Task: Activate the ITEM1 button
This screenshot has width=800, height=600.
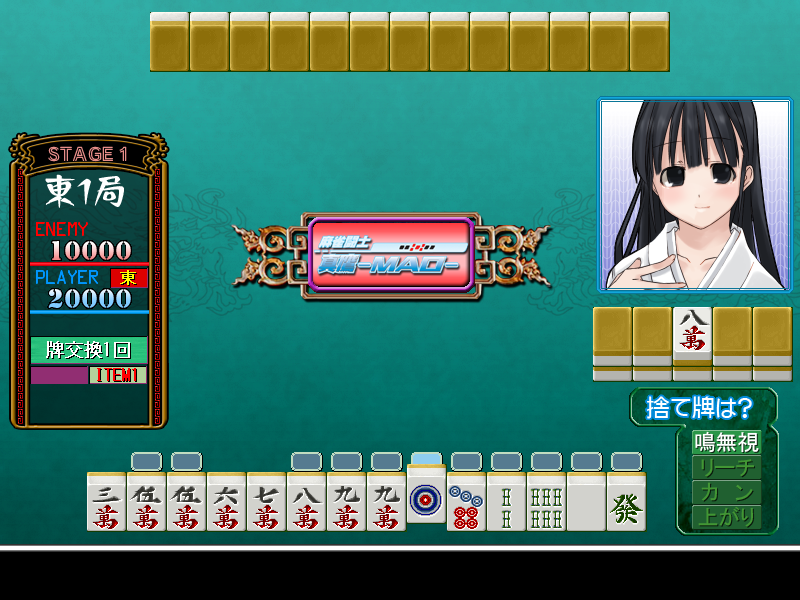Action: (118, 375)
